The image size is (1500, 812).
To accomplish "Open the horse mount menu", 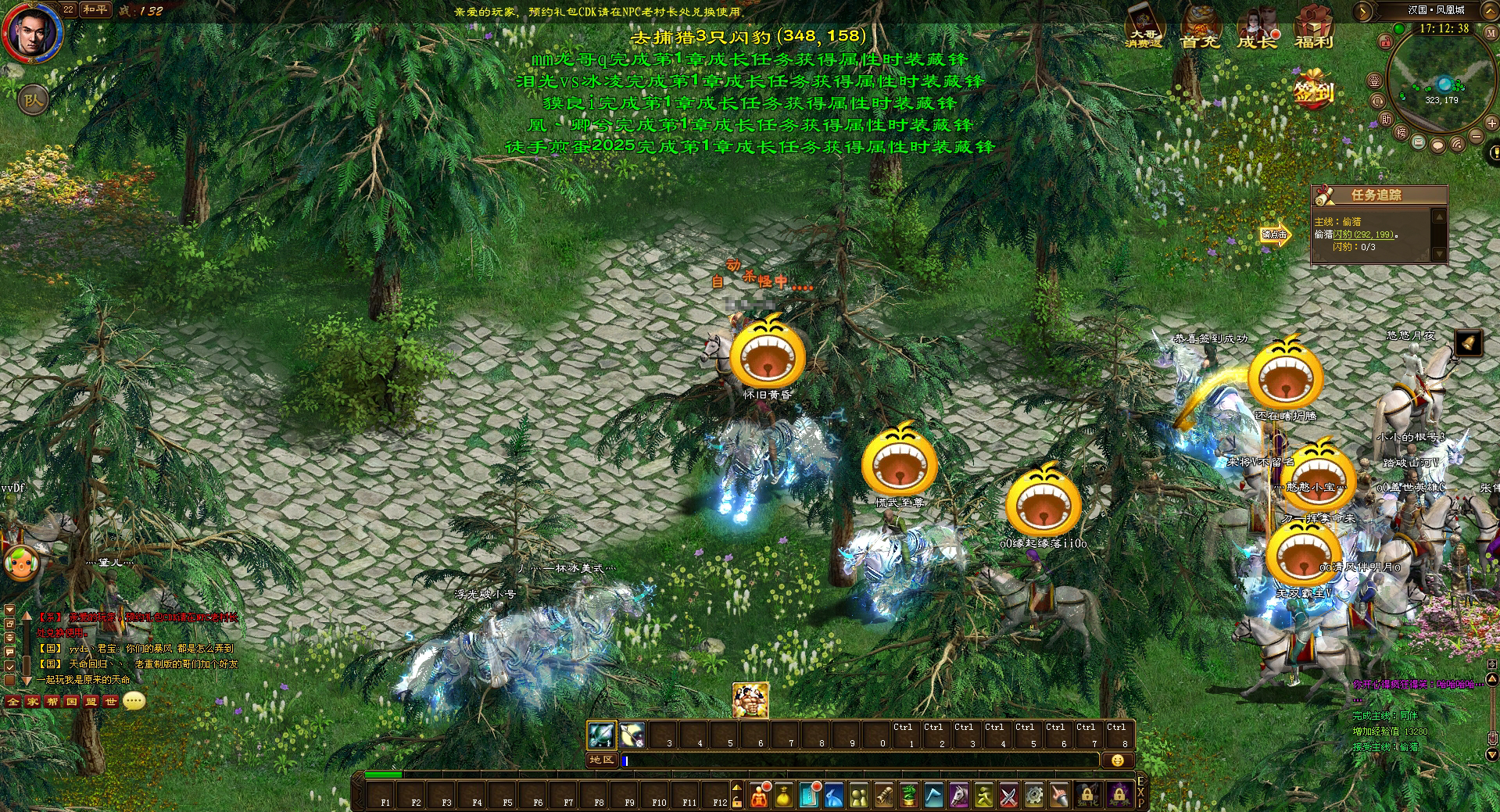I will tap(958, 796).
